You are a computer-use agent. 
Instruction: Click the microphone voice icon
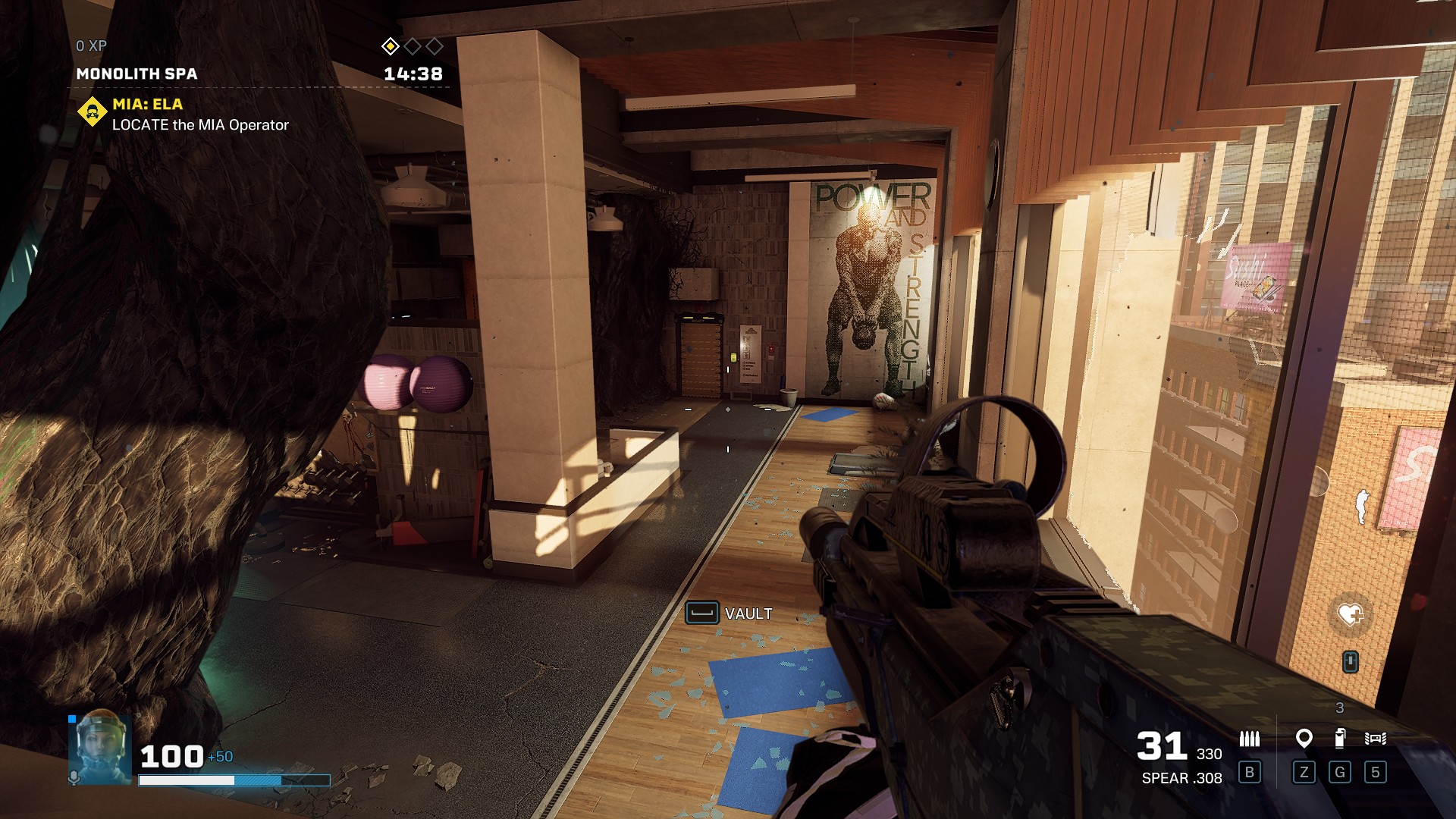74,778
